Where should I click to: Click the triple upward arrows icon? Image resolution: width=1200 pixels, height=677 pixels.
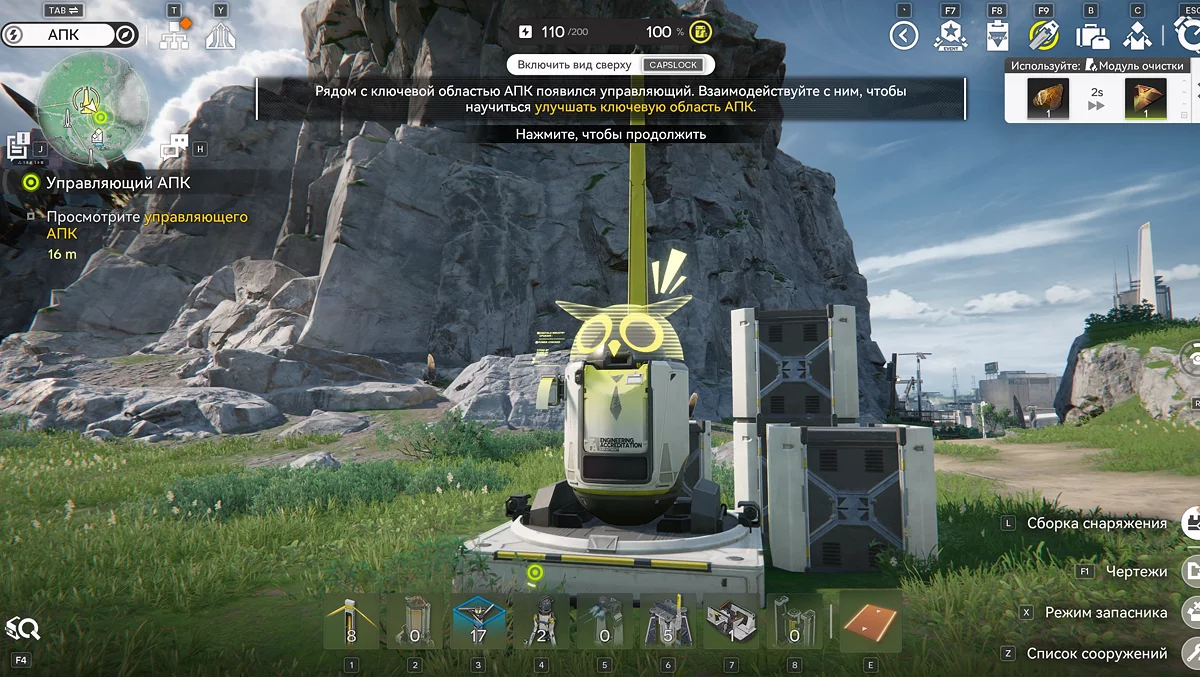click(220, 37)
